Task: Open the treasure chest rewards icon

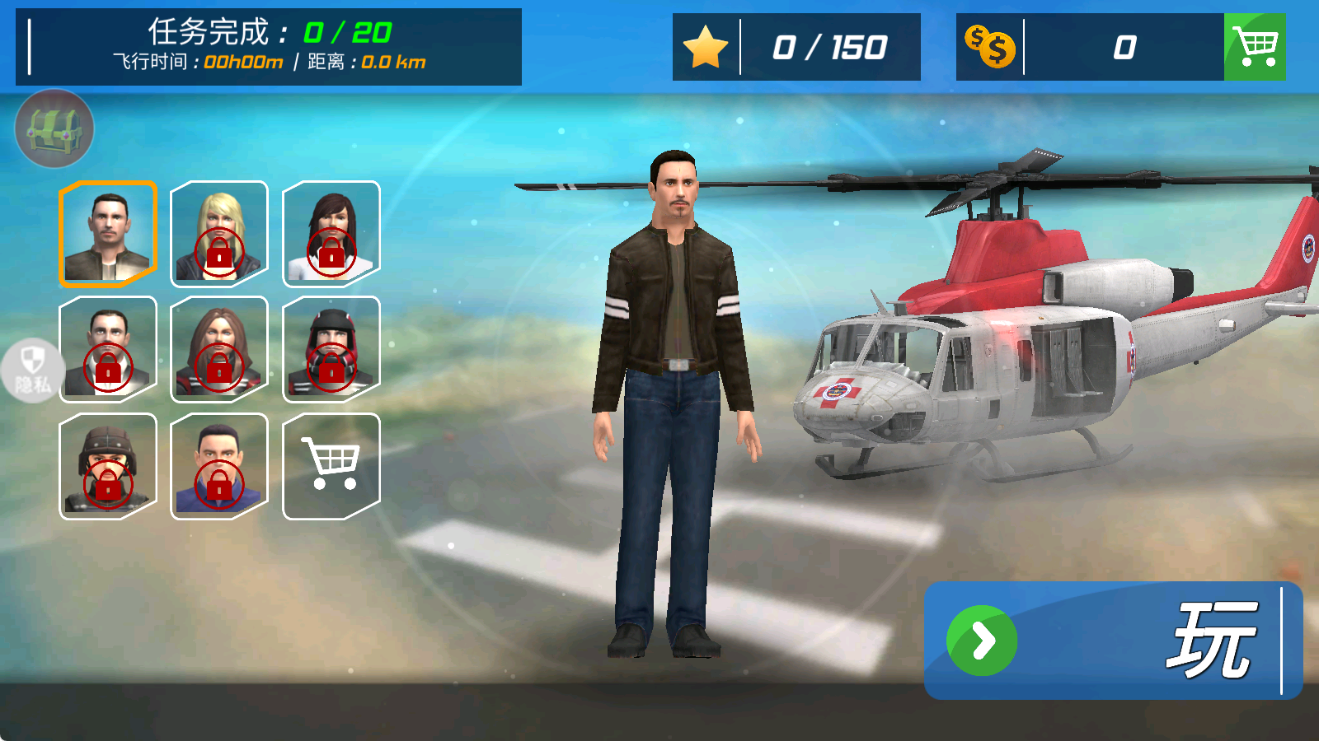Action: pos(53,128)
